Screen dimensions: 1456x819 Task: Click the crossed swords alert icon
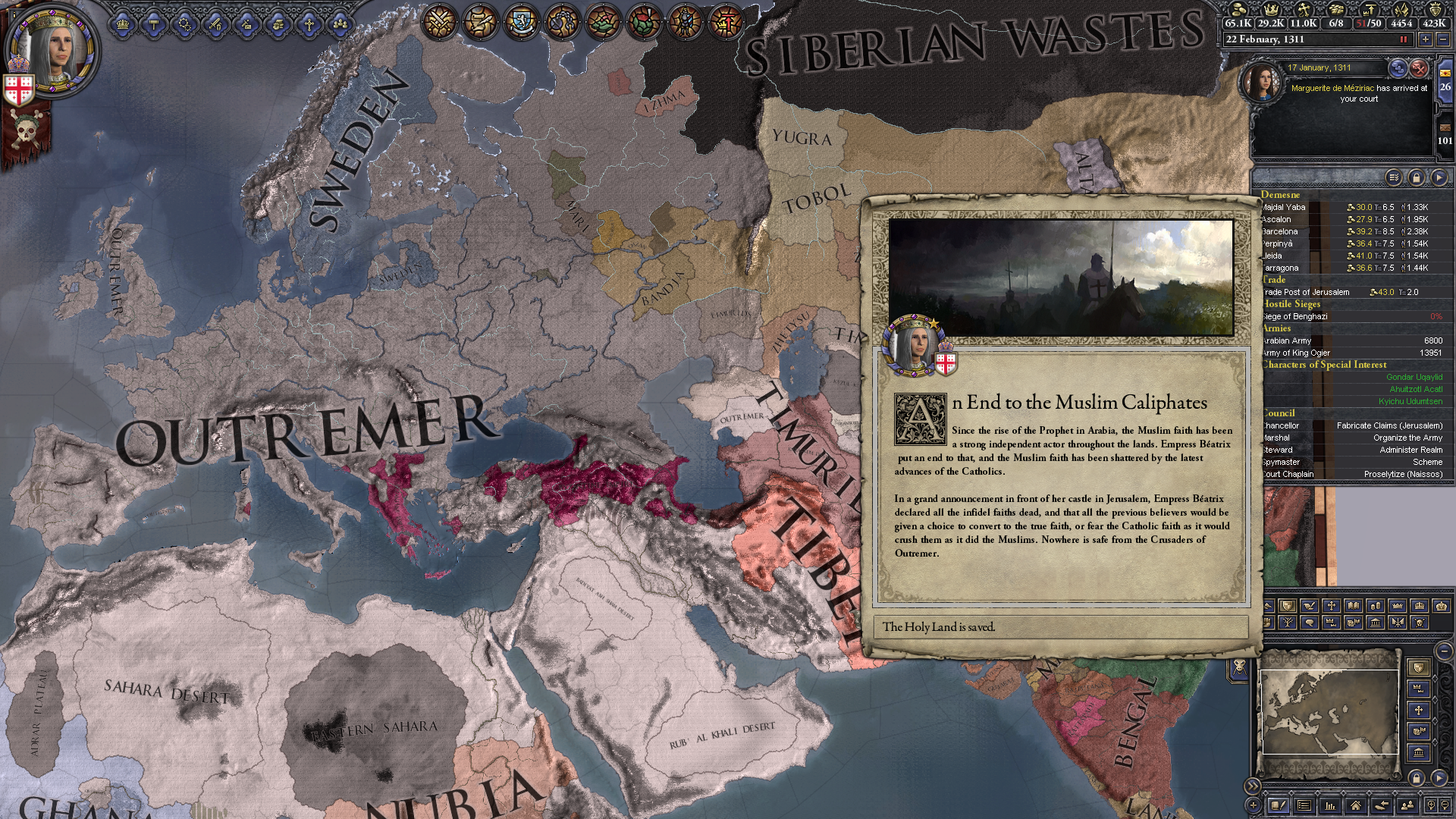point(439,21)
